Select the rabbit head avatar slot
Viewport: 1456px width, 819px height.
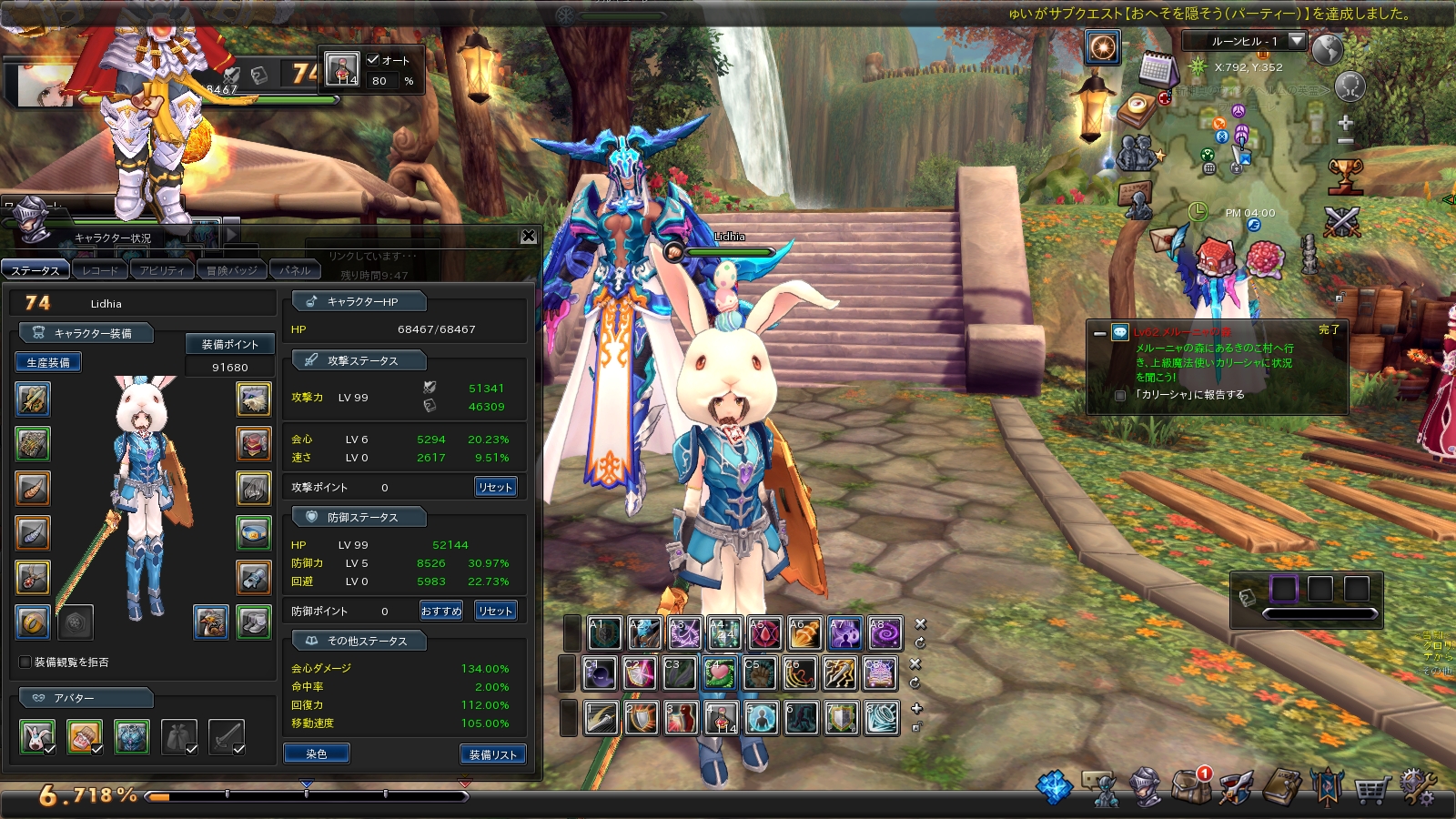37,736
